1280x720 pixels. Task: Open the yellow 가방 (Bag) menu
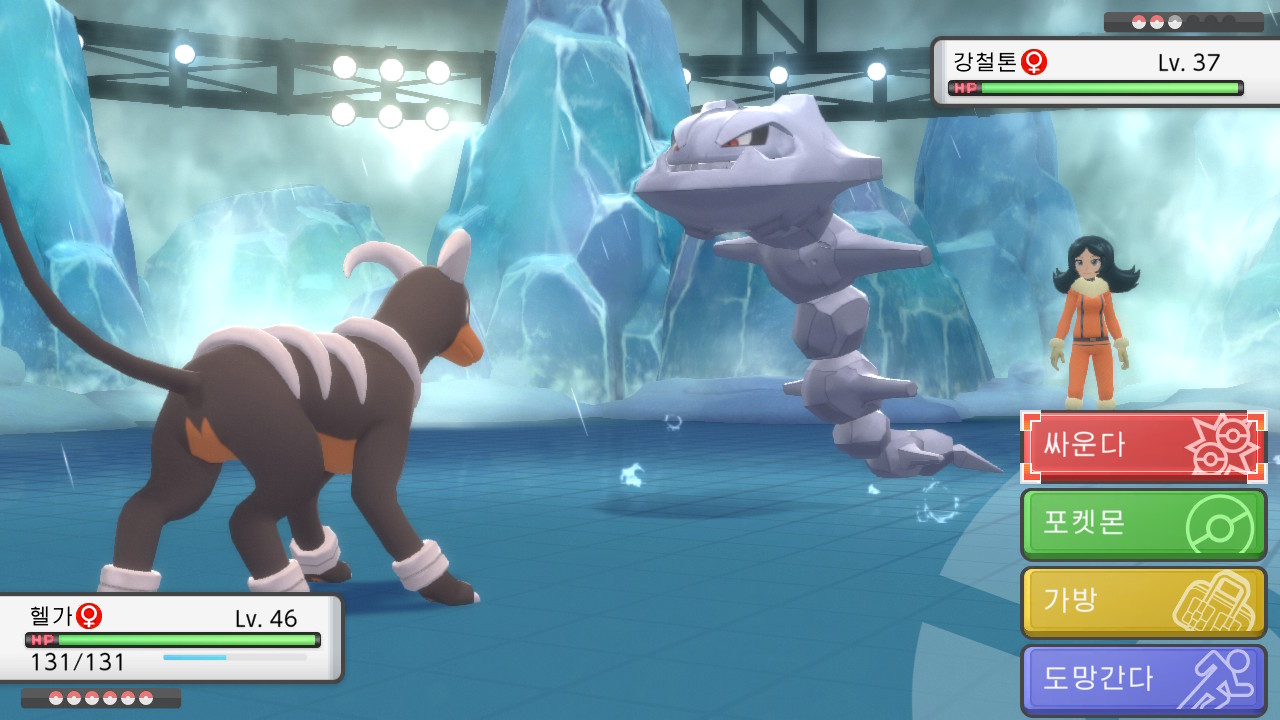click(1143, 602)
